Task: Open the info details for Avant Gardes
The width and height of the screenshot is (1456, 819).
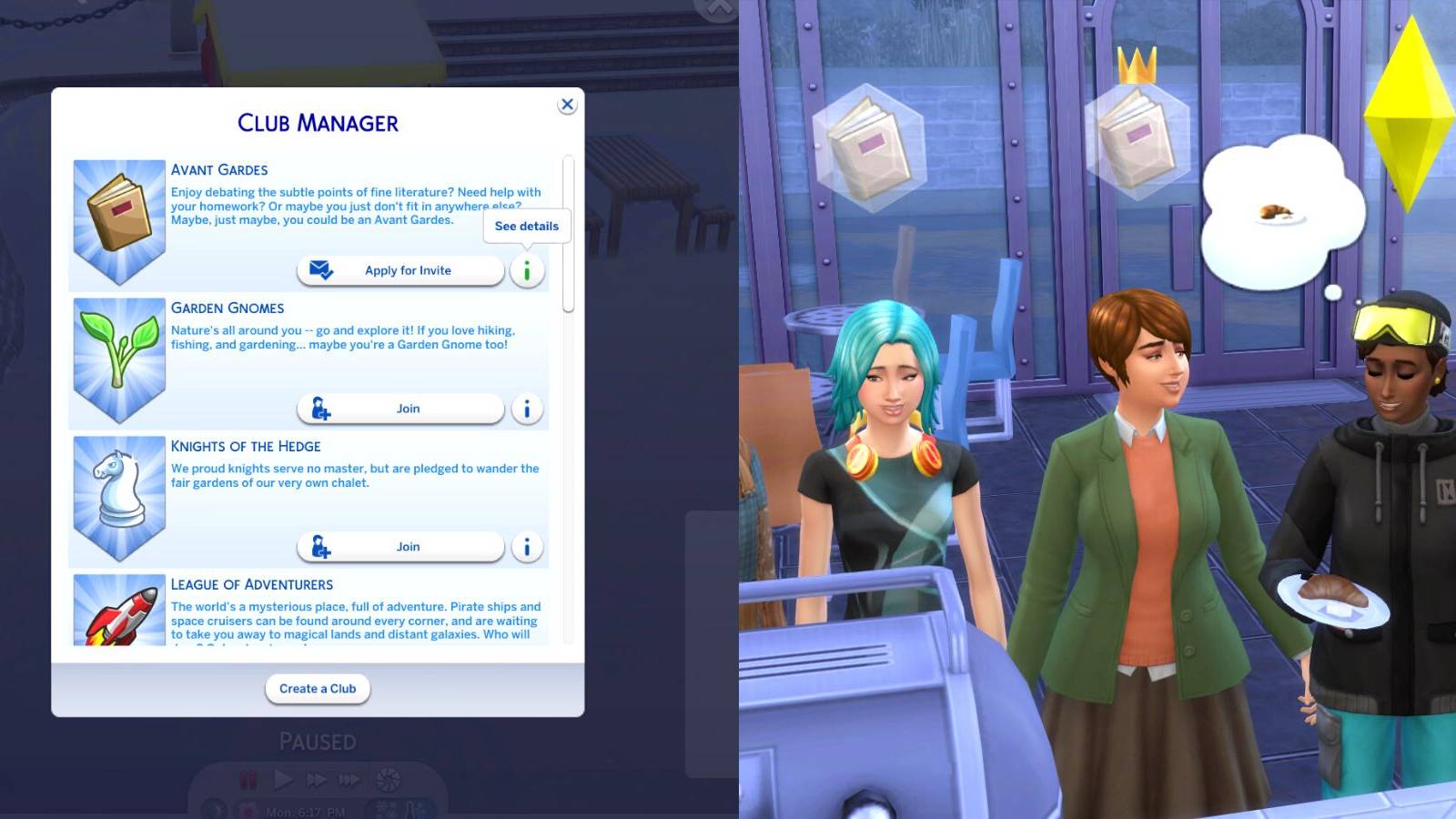Action: 527,269
